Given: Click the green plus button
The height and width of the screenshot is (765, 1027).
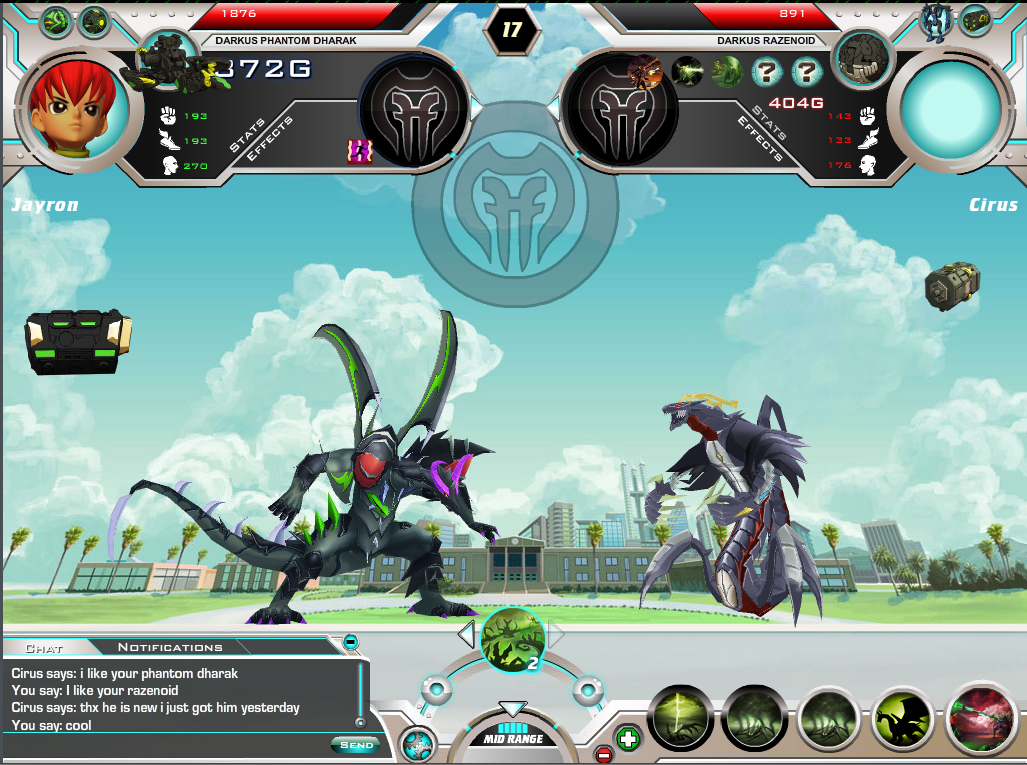Looking at the screenshot, I should click(x=627, y=739).
